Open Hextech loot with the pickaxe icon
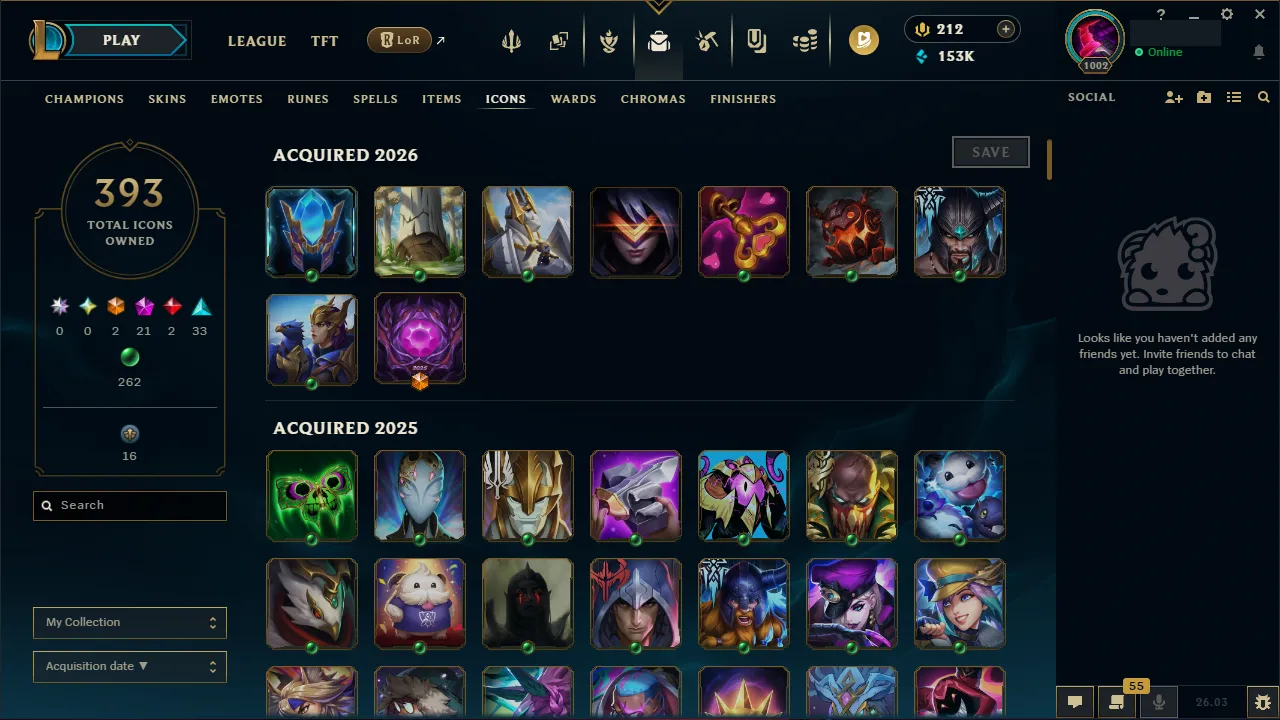 (706, 40)
